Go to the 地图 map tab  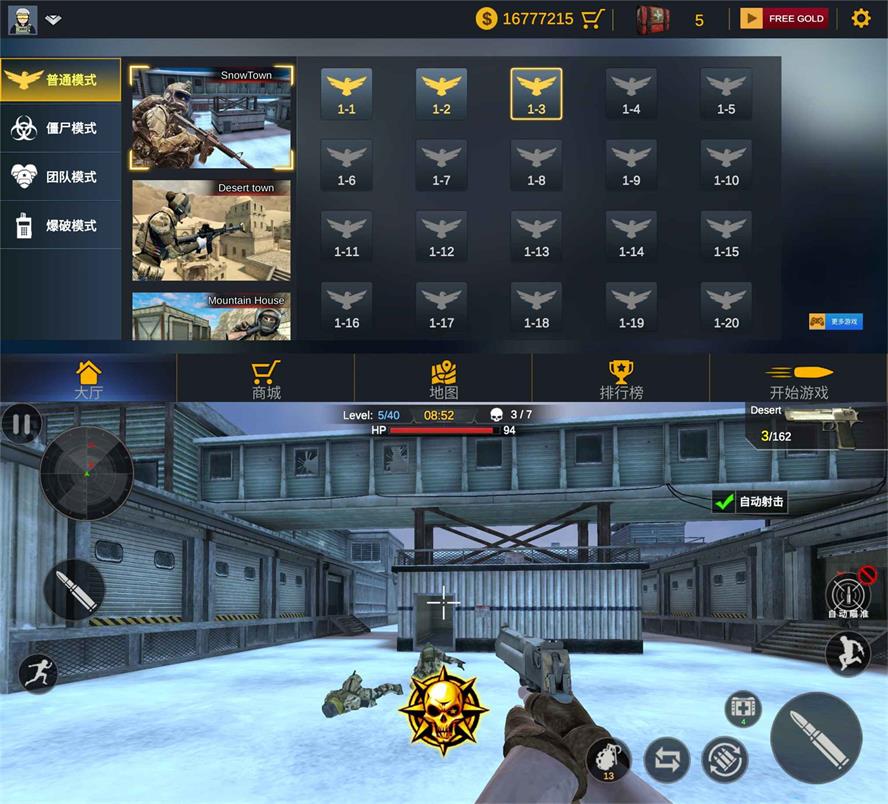coord(444,380)
